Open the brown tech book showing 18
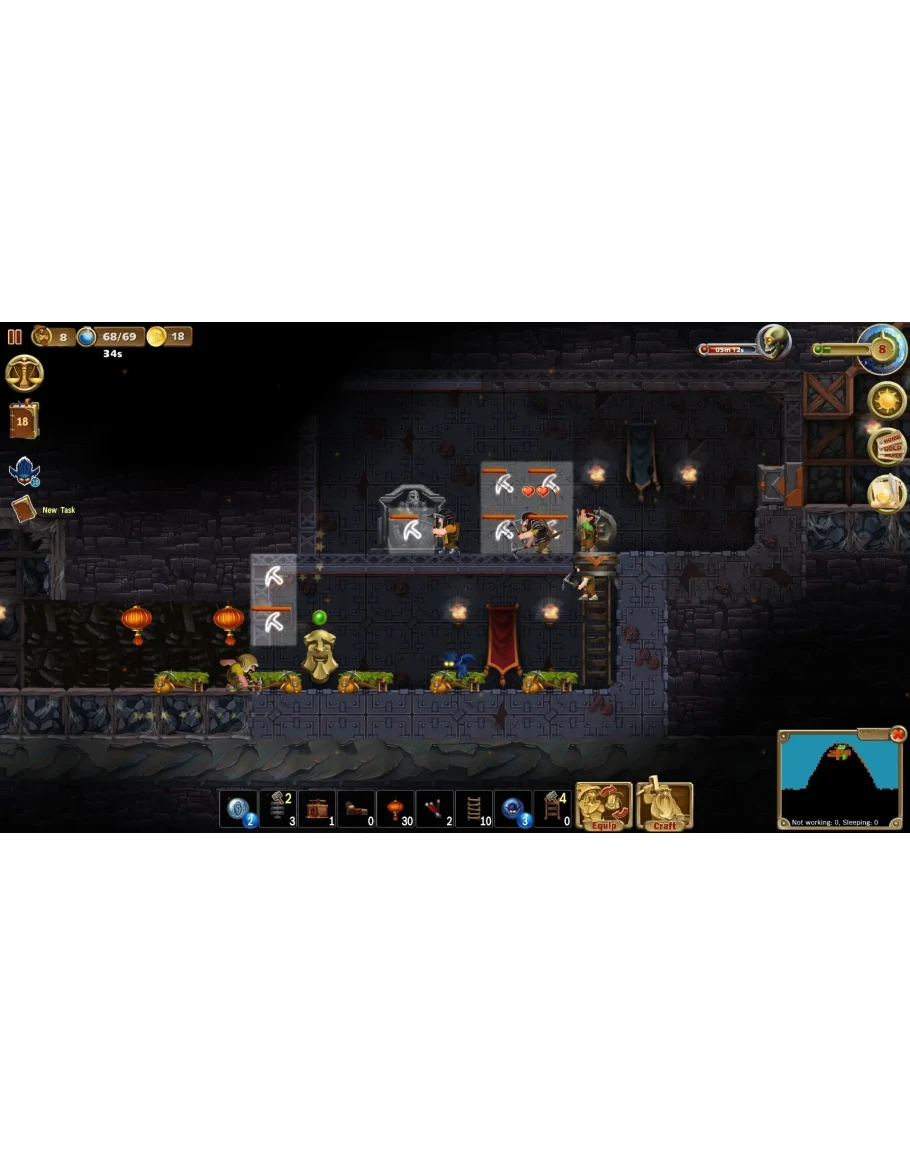This screenshot has width=910, height=1155. coord(23,421)
